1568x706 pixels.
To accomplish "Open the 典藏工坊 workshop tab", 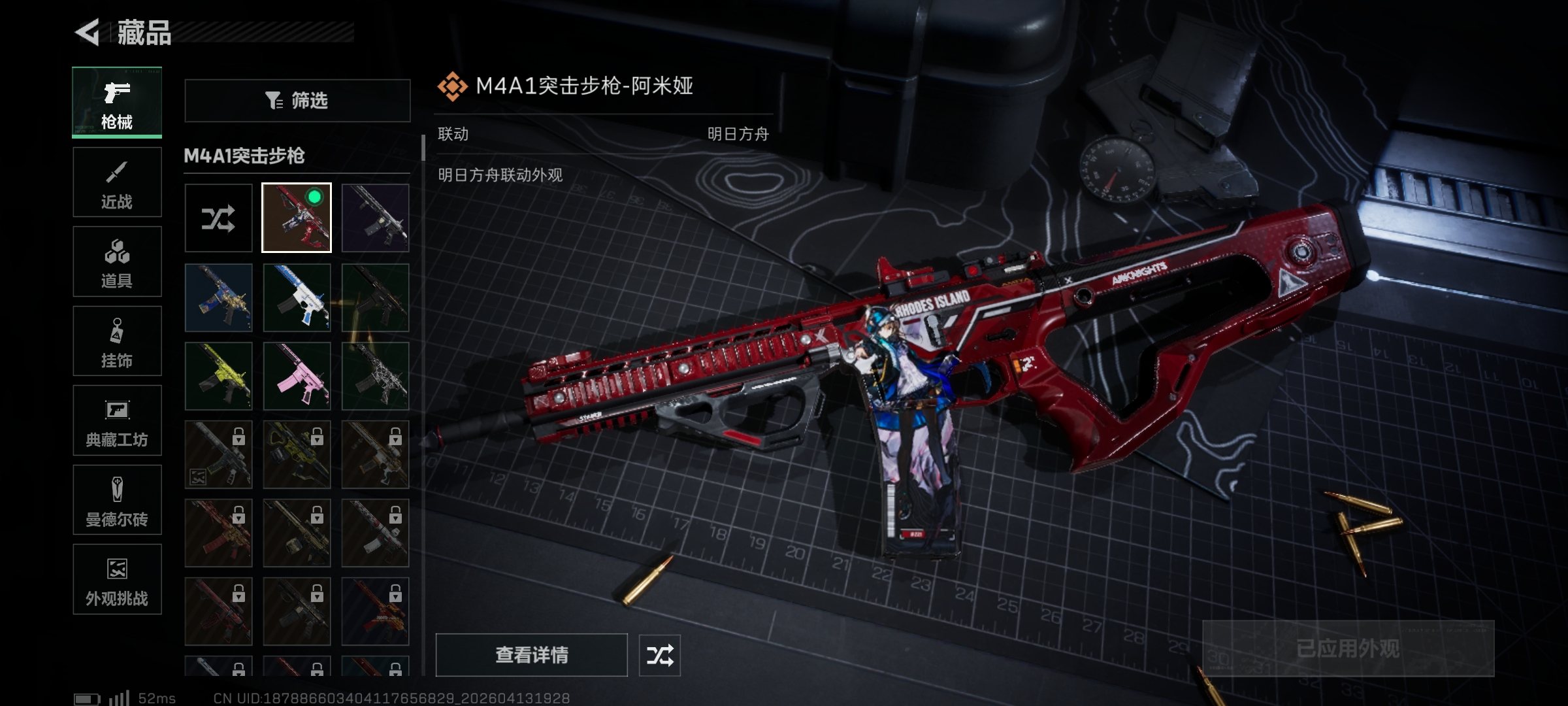I will 117,420.
